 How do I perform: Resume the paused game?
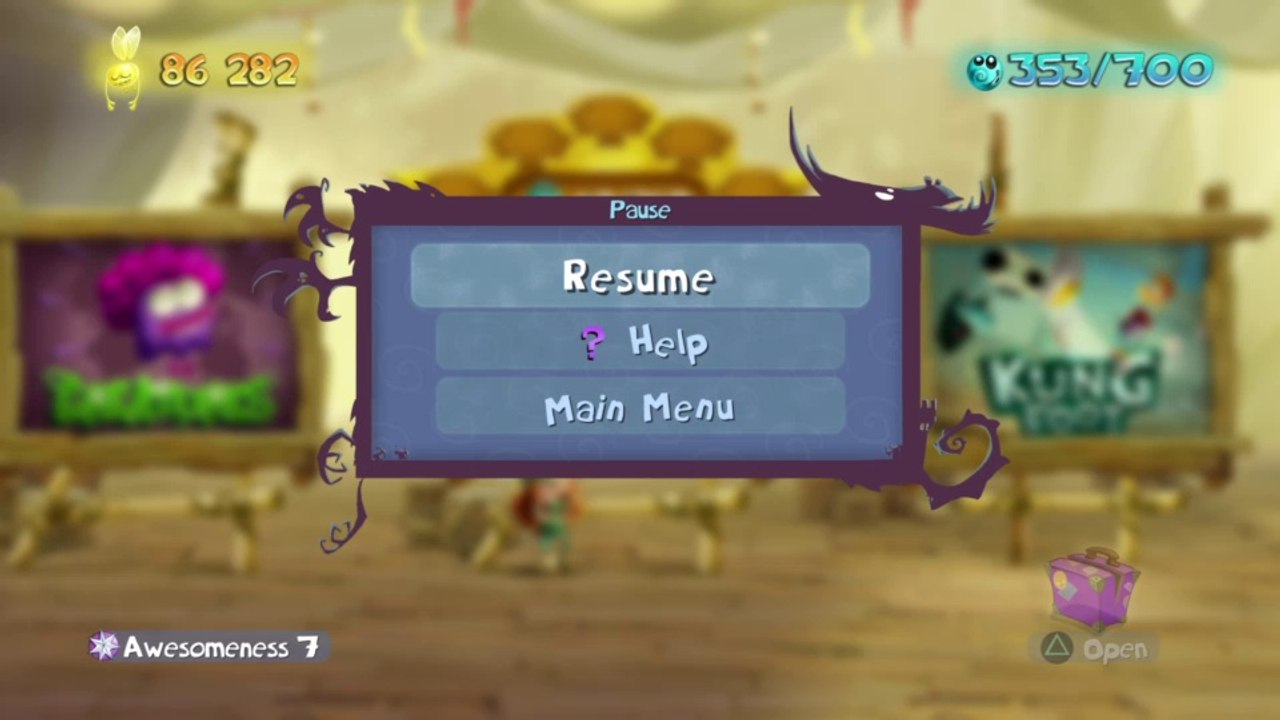click(640, 276)
